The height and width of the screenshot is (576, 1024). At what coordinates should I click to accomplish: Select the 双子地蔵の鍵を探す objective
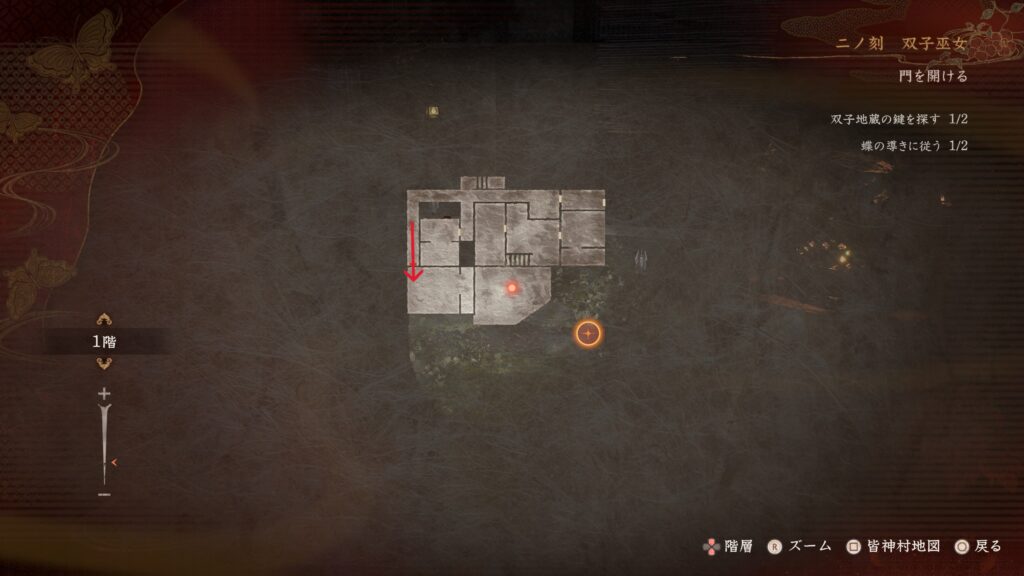[899, 120]
